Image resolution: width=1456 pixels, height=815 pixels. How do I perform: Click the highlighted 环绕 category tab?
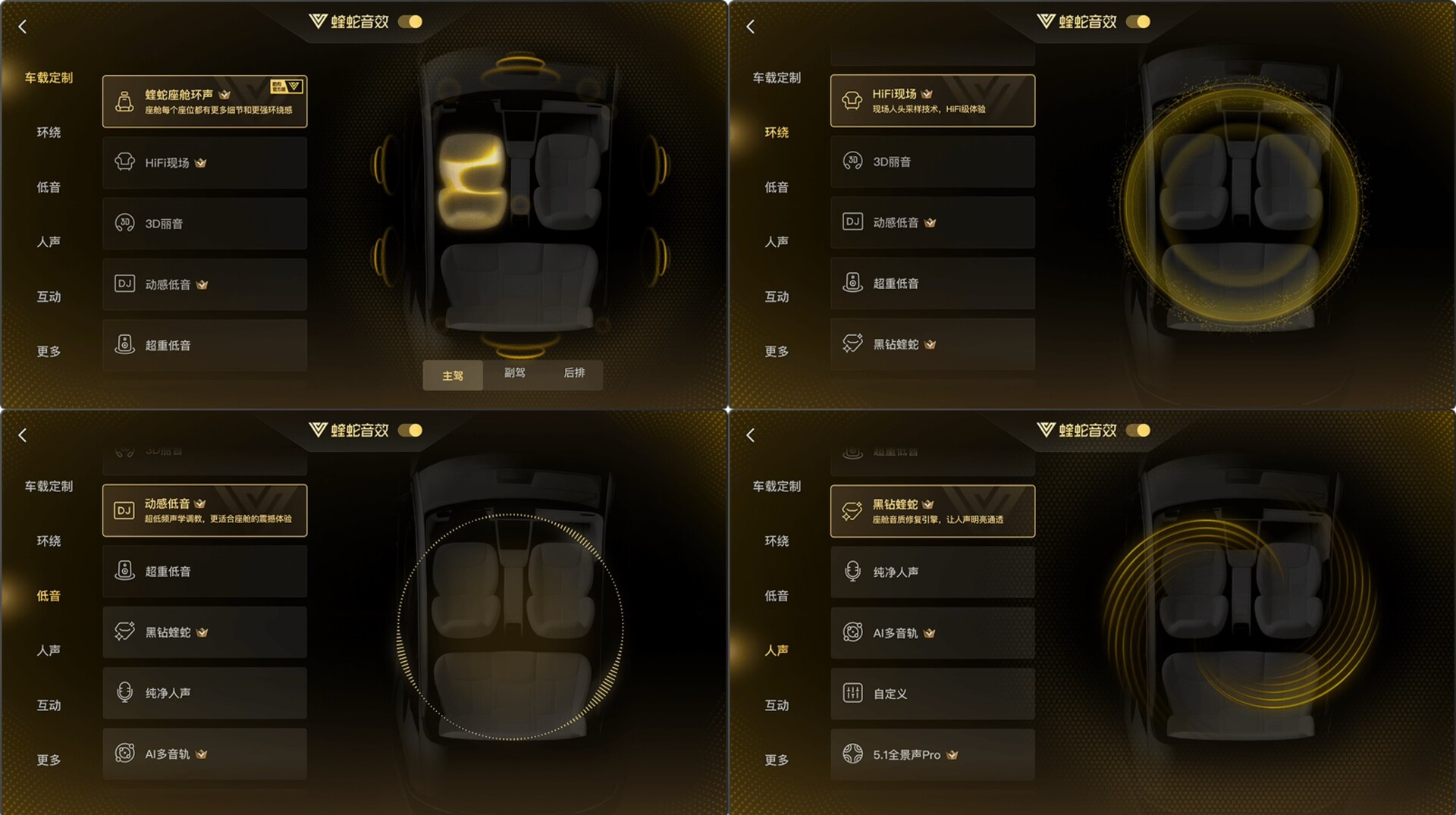[x=777, y=133]
